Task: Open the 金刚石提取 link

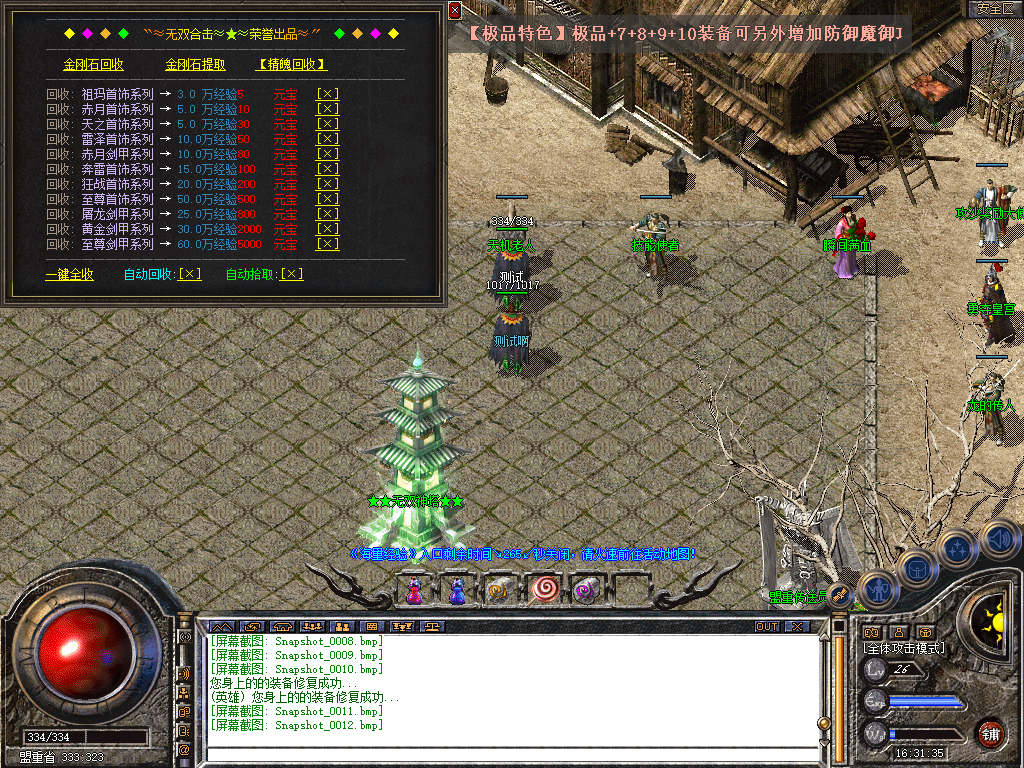Action: click(195, 65)
